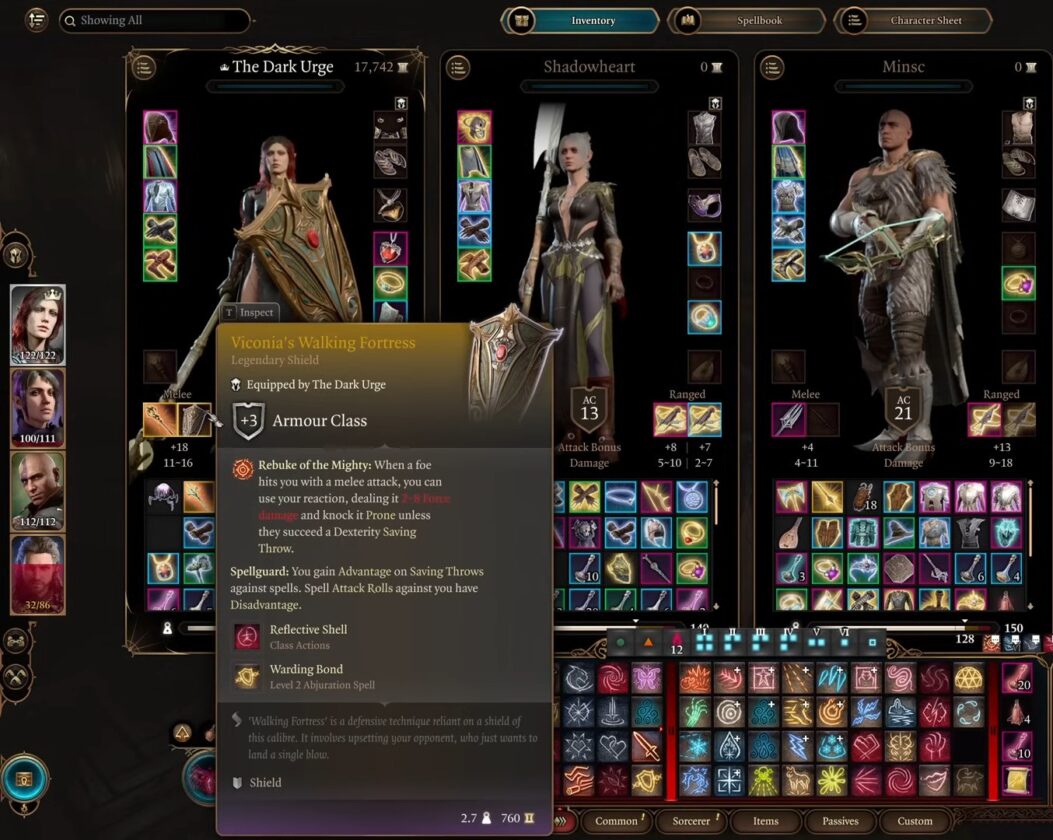Screen dimensions: 1053x840
Task: Switch hotbar to the Common tab
Action: click(616, 821)
